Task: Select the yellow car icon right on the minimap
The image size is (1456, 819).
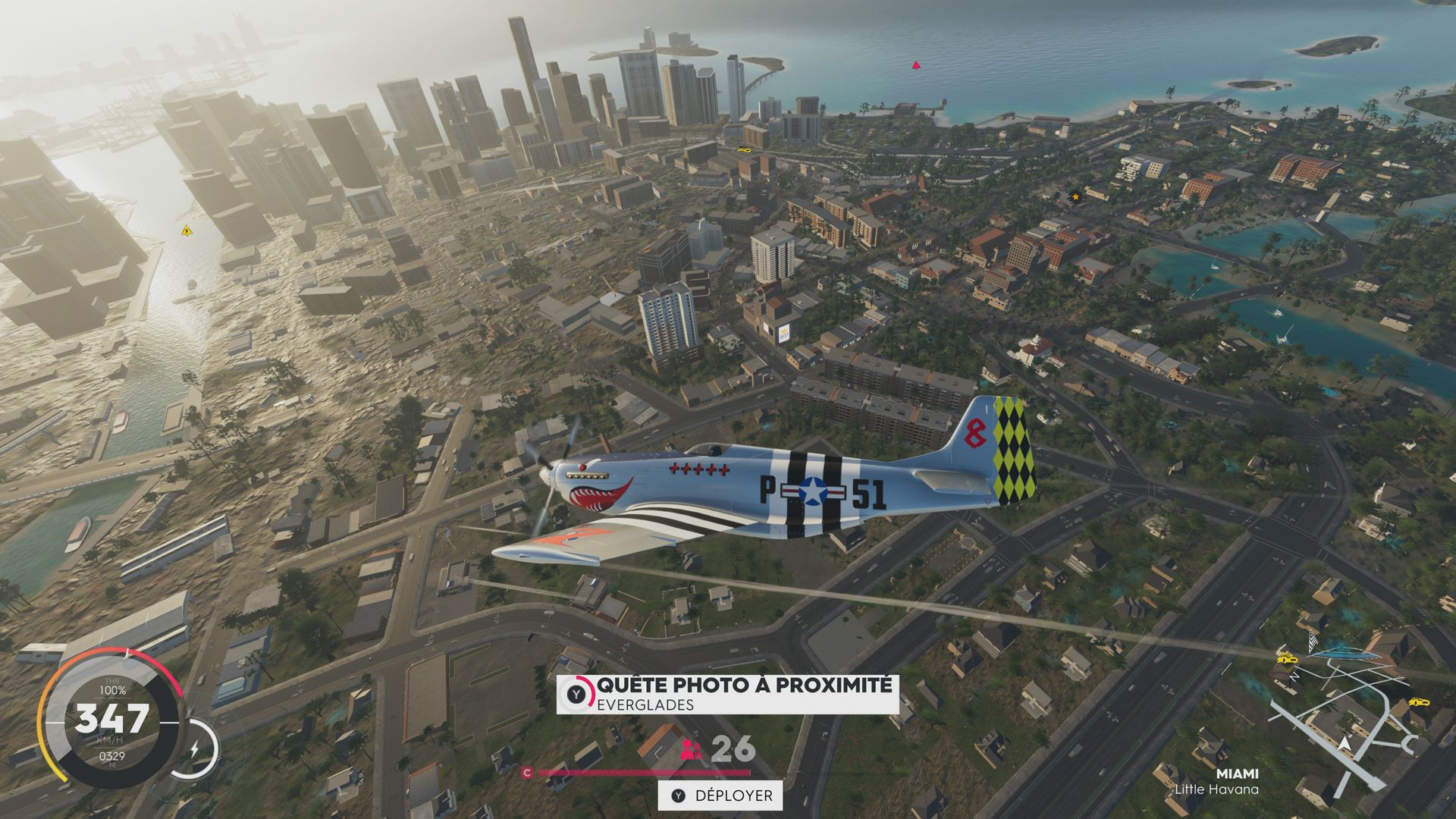Action: (x=1419, y=702)
